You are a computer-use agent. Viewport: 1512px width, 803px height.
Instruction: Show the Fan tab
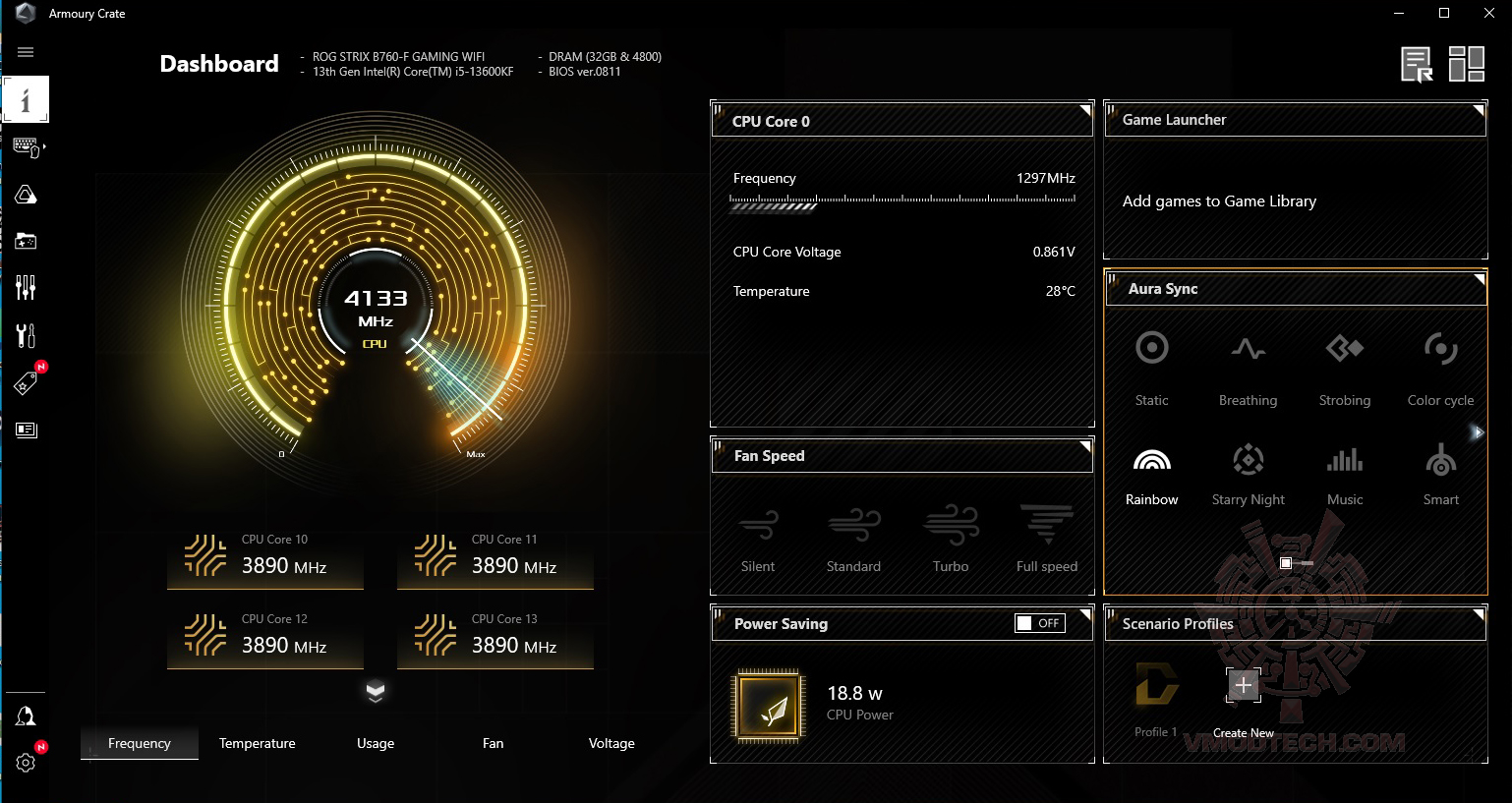pyautogui.click(x=493, y=743)
